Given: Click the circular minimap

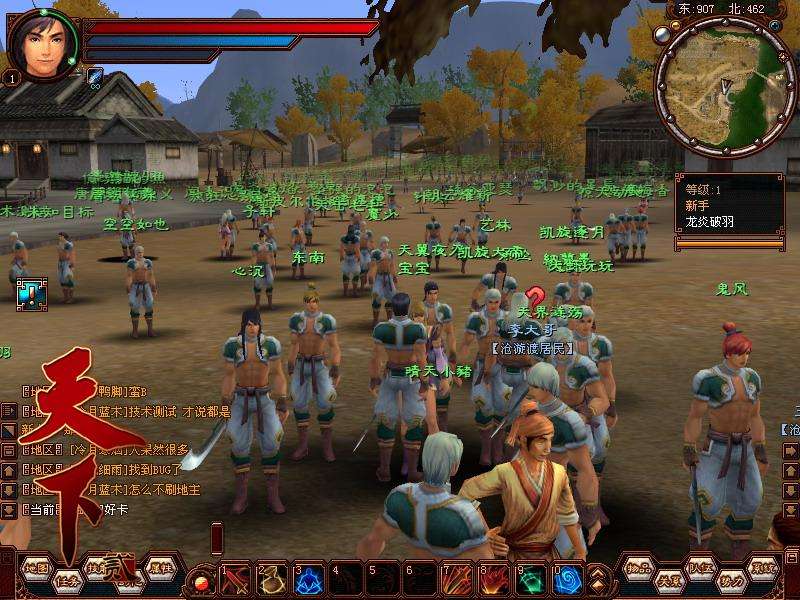Looking at the screenshot, I should click(x=726, y=91).
